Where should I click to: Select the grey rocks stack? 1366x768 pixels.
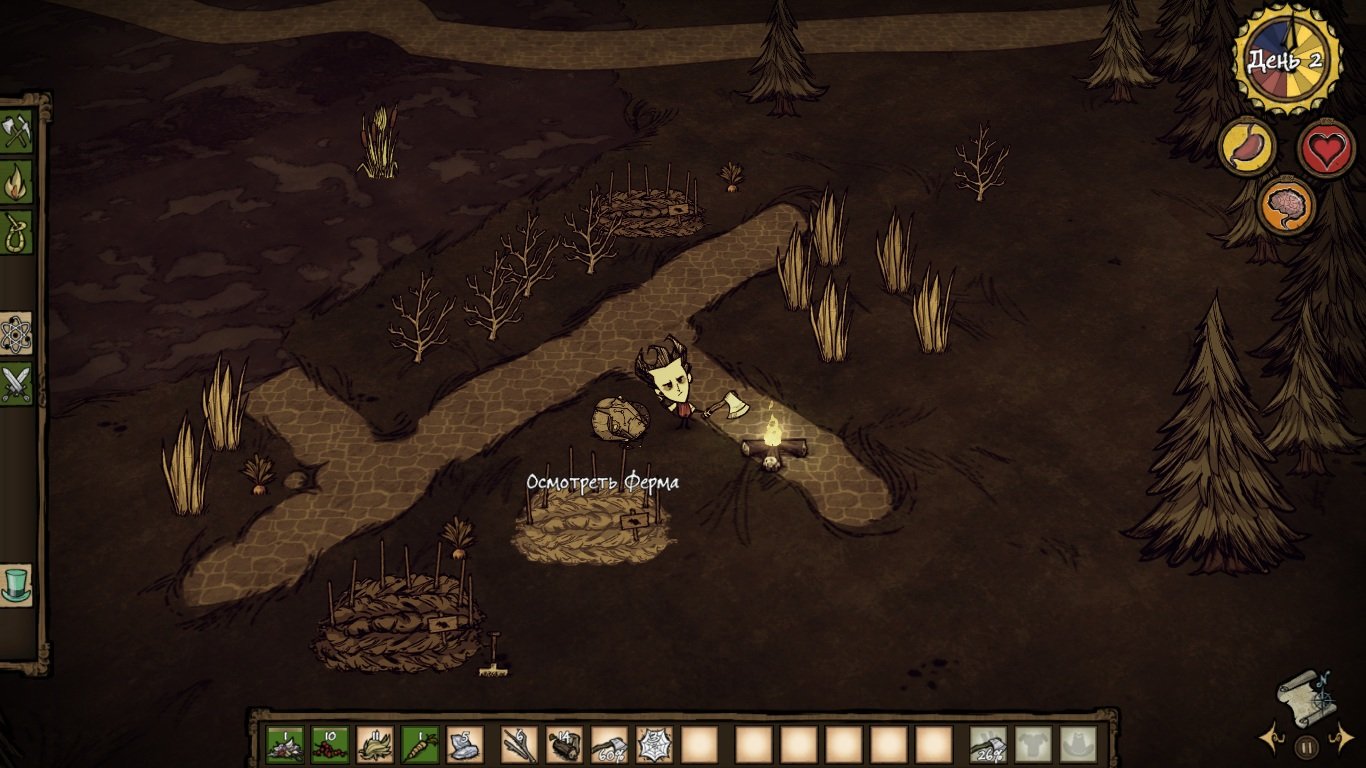coord(465,744)
